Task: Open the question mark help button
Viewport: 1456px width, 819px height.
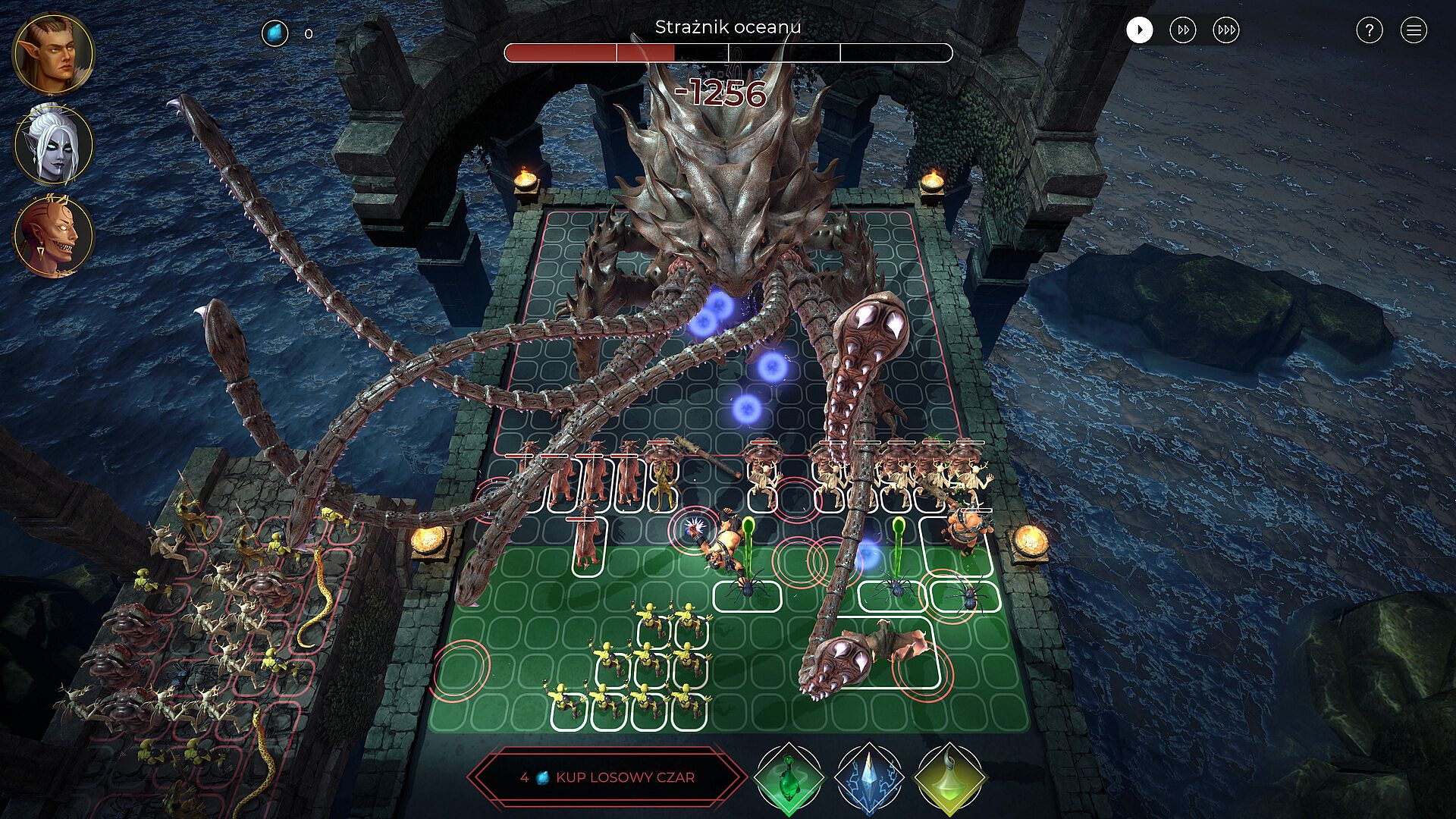Action: click(1369, 30)
